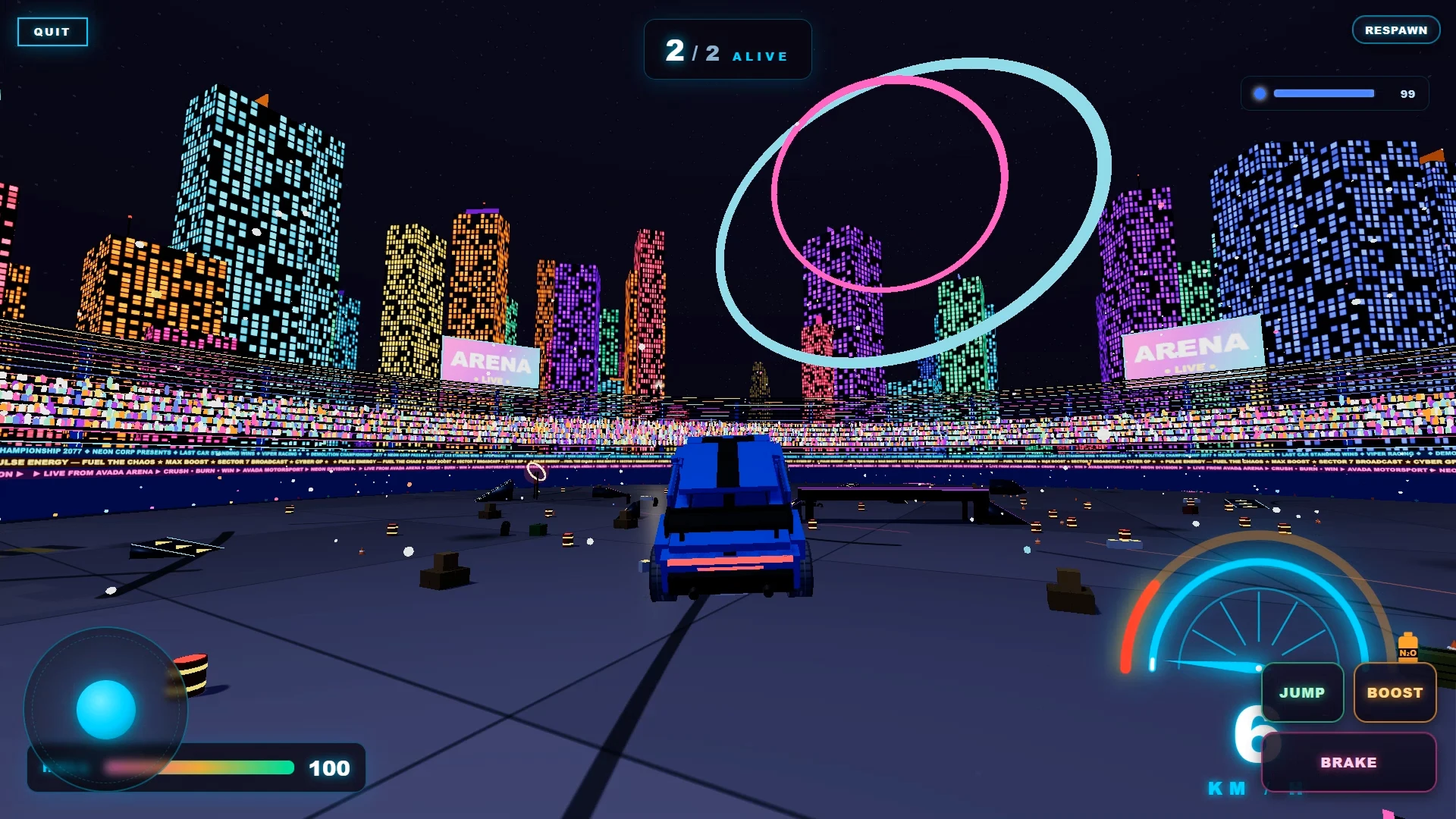Click the blue bar showing 99

coord(1323,93)
